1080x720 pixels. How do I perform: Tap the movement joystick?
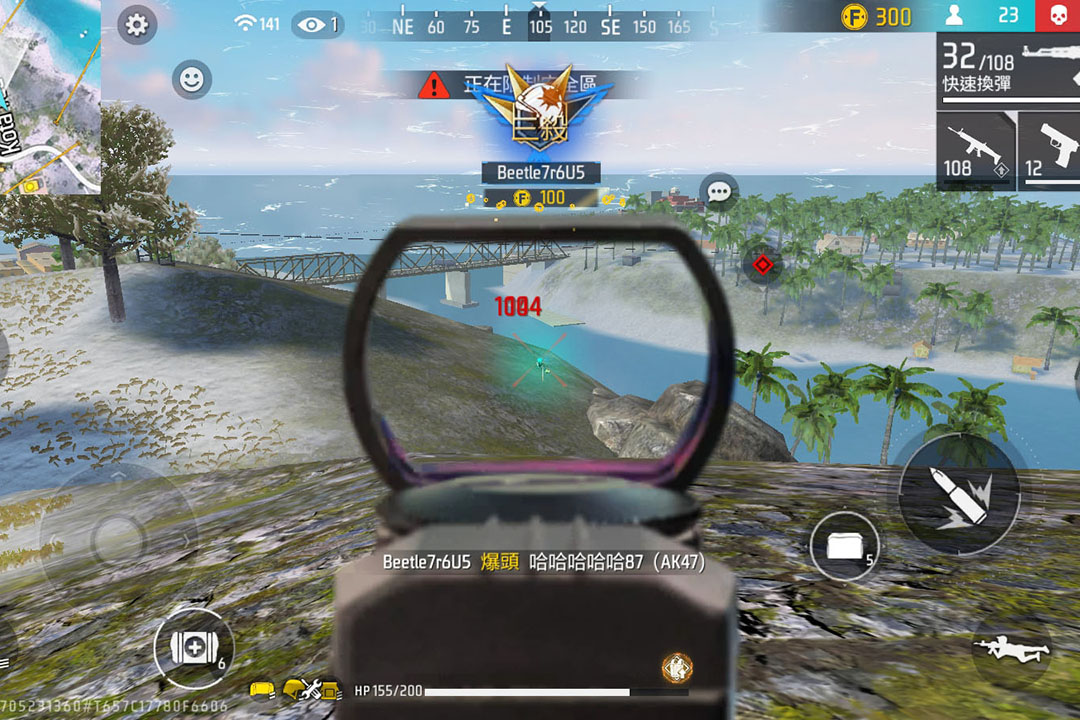pyautogui.click(x=118, y=540)
